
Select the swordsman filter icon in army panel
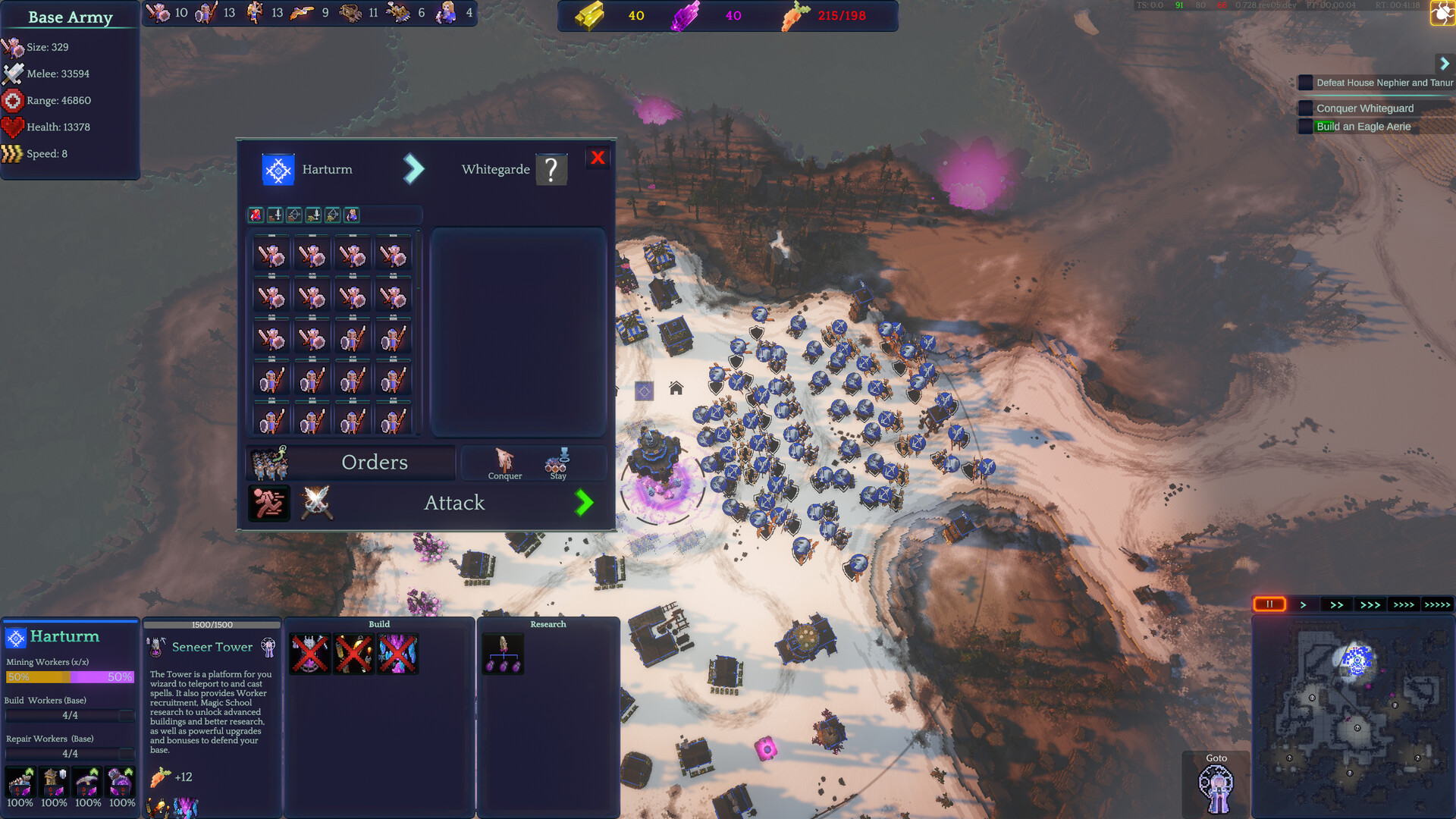(275, 215)
